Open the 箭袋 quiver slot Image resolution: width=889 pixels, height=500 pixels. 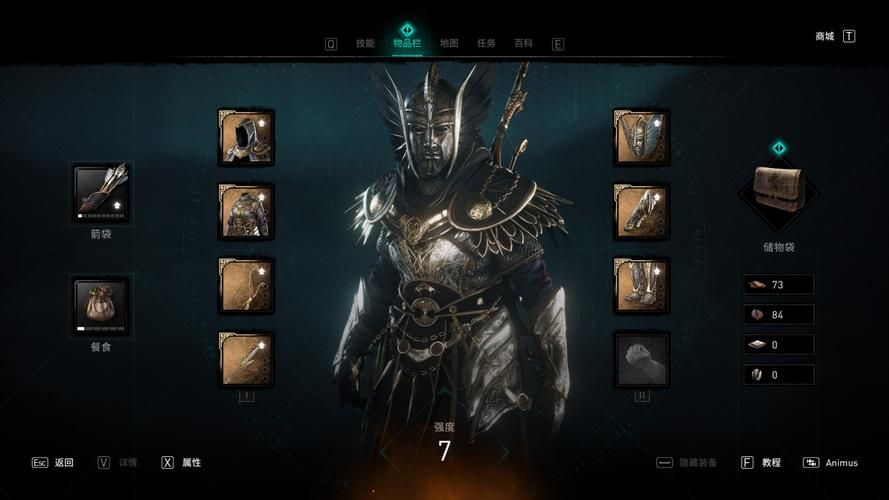[102, 193]
